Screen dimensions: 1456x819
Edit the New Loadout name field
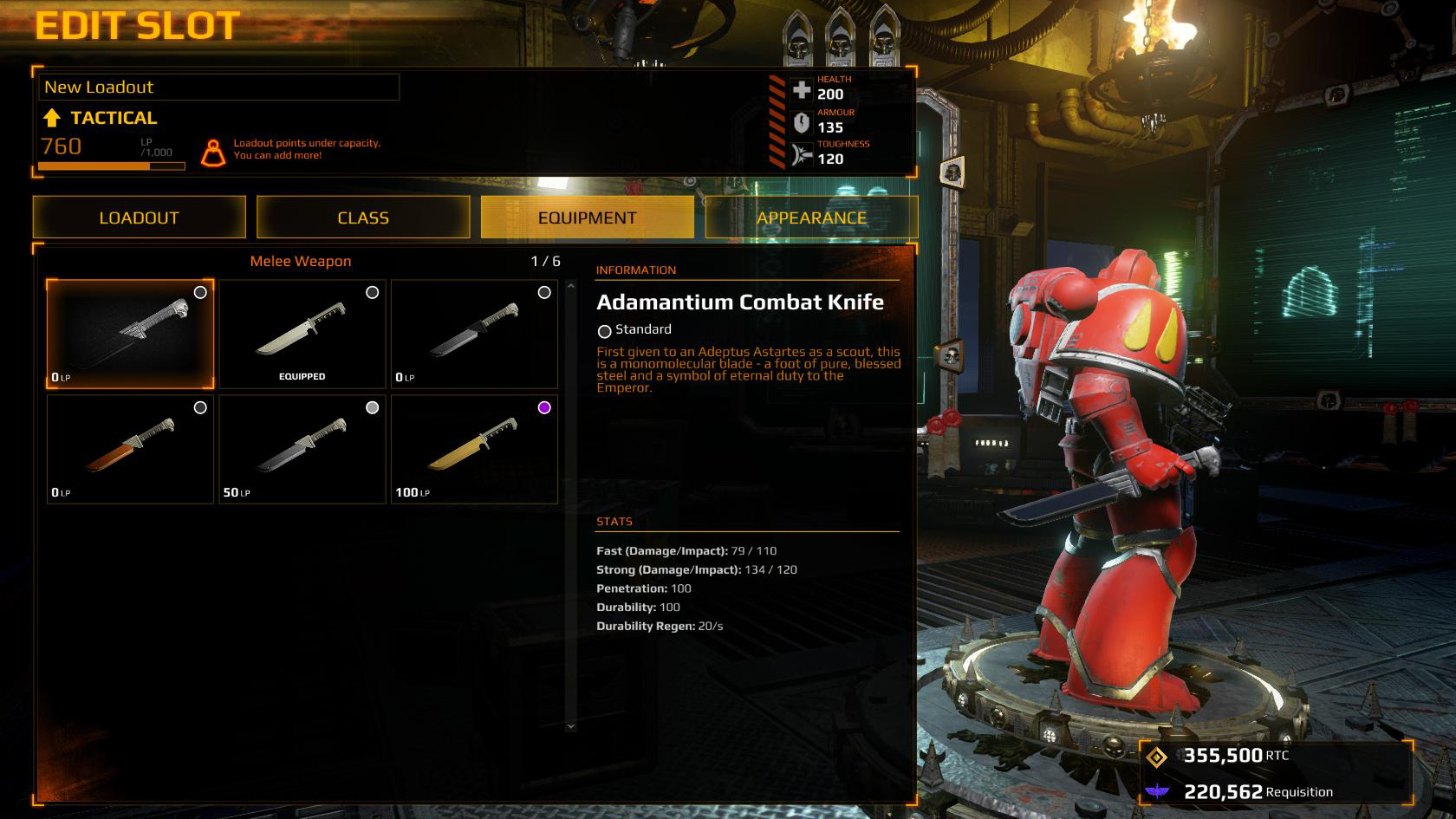tap(218, 88)
